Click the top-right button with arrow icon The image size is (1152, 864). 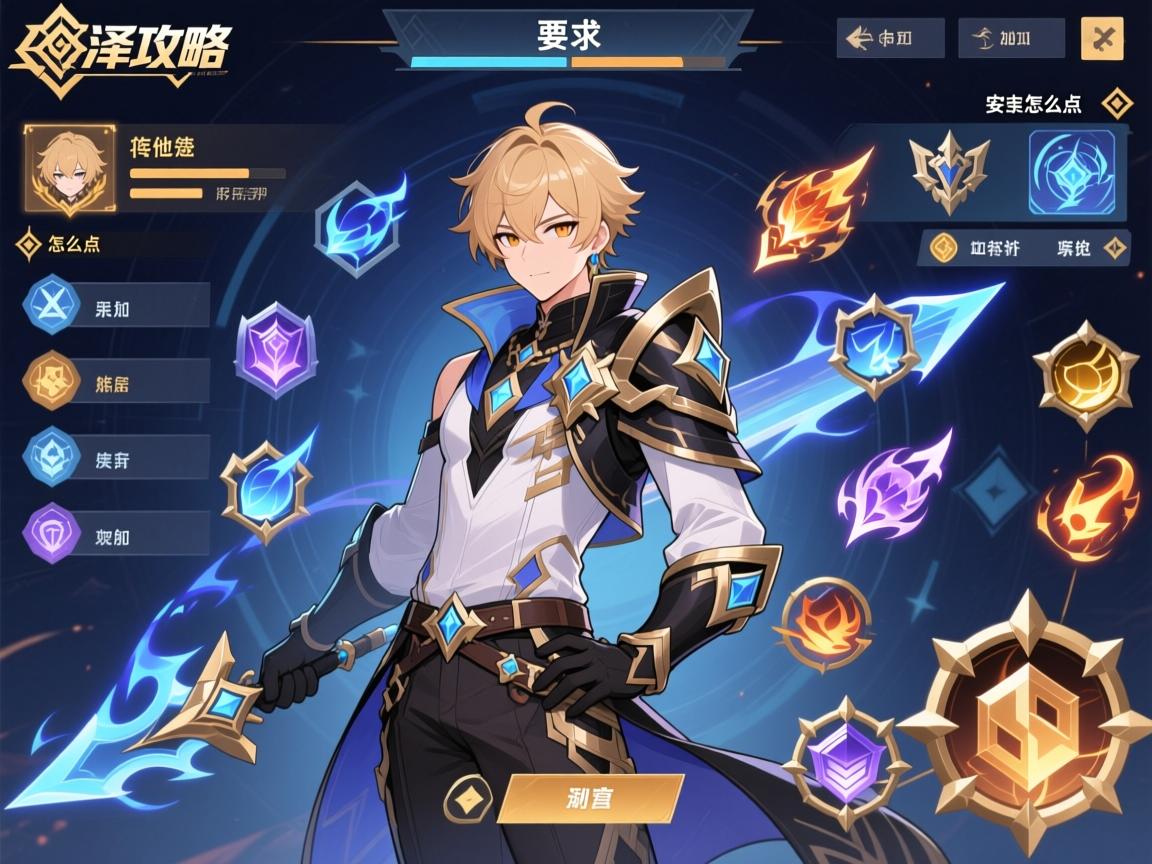pos(890,39)
